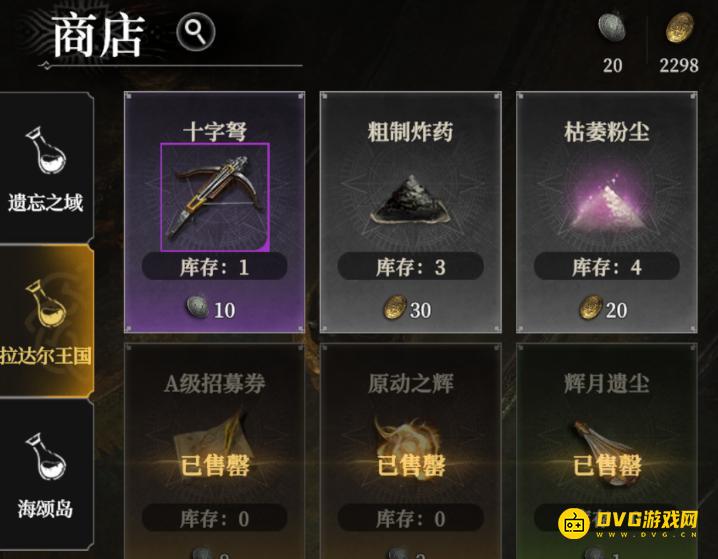
Task: Select the 拉达尔王国 shop tab
Action: tap(45, 318)
